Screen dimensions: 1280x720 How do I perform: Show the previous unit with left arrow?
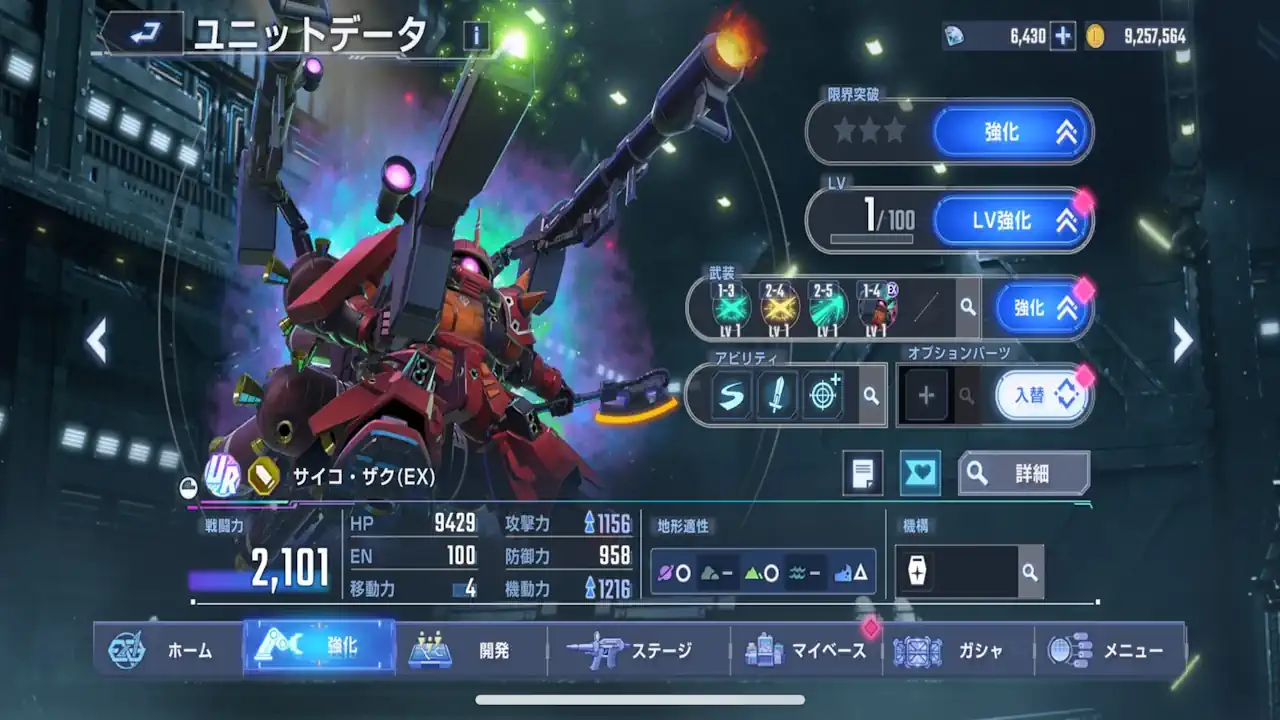[96, 341]
